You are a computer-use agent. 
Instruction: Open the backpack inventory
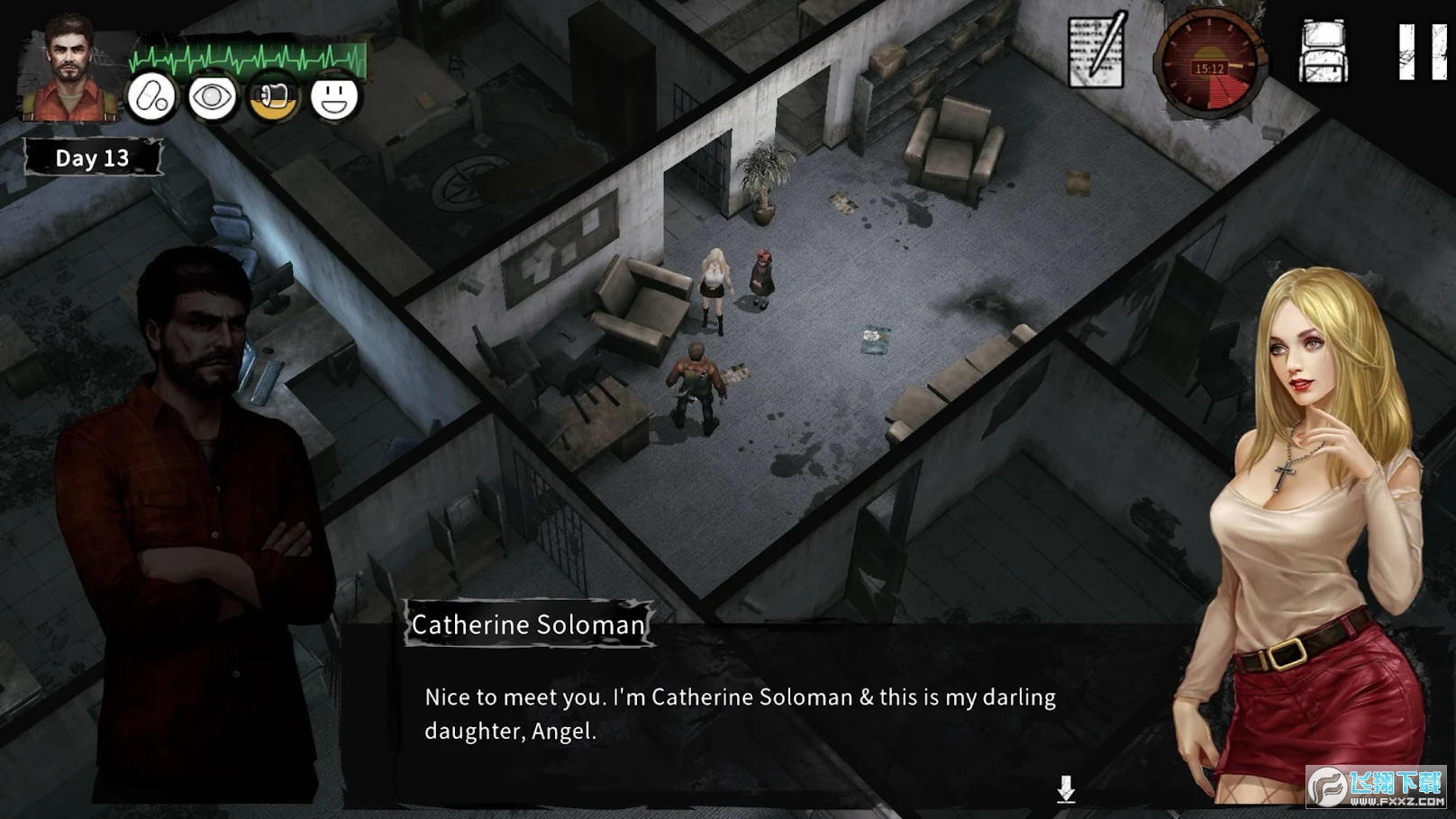click(1323, 51)
